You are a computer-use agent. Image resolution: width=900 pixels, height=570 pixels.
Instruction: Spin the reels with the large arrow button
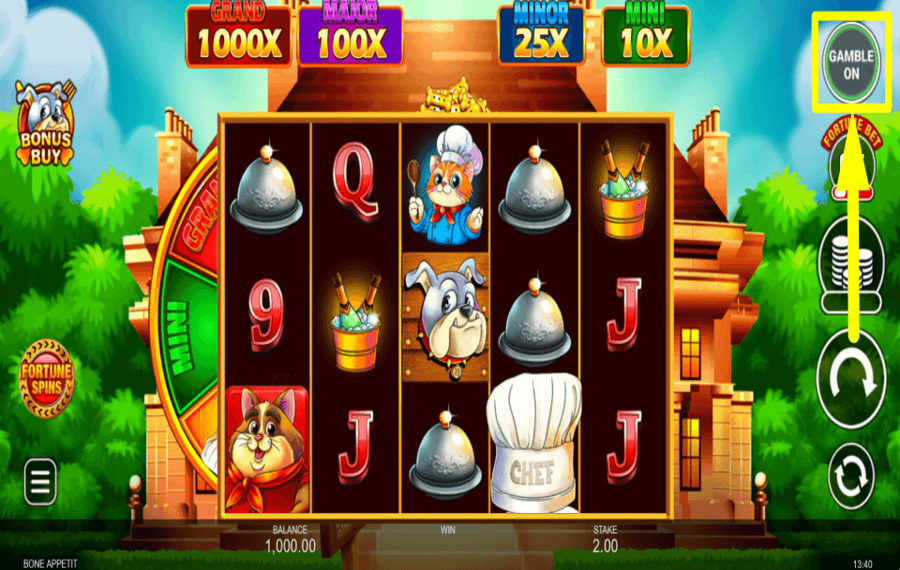(851, 380)
